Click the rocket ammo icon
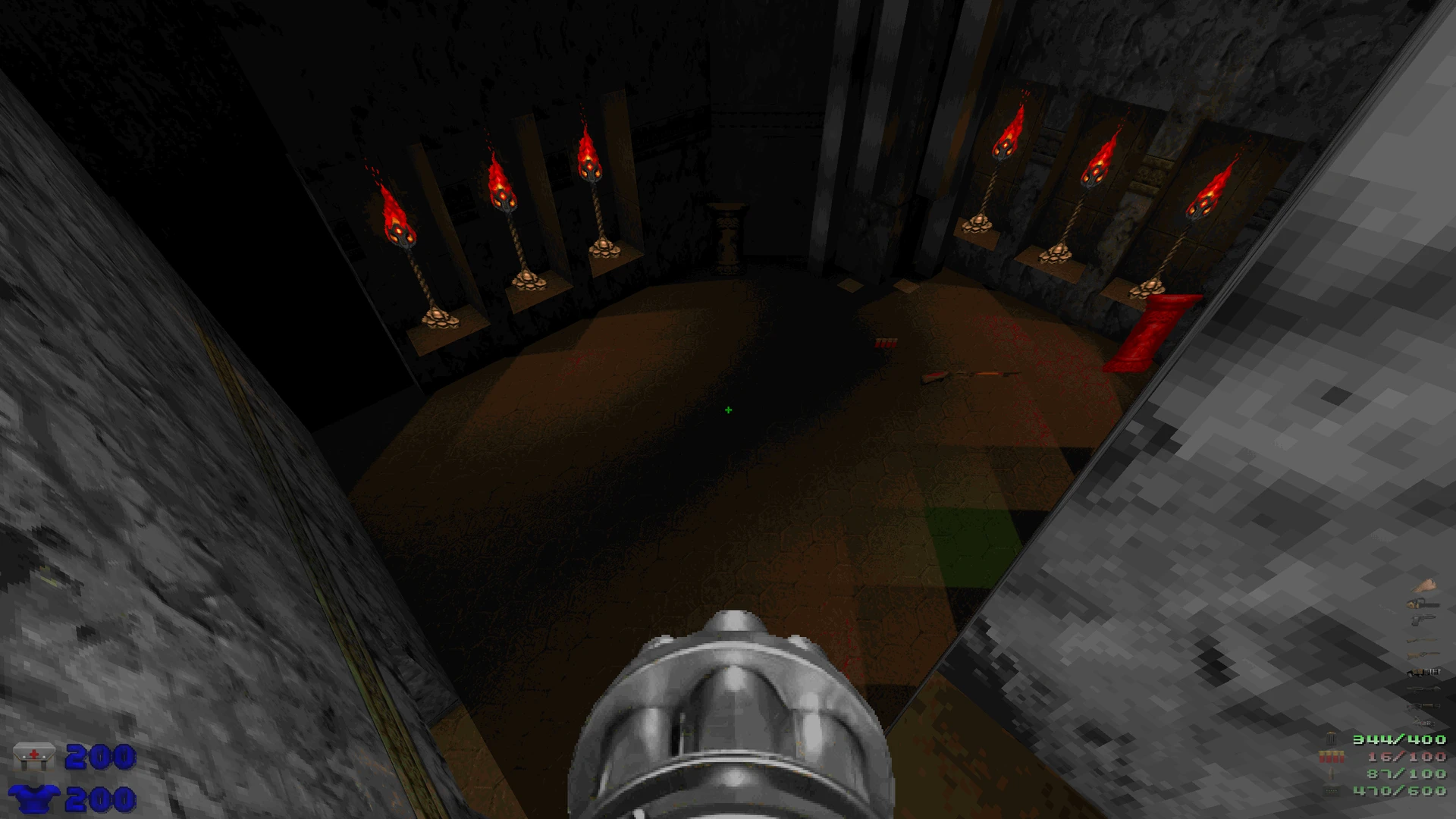The height and width of the screenshot is (819, 1456). (1332, 773)
